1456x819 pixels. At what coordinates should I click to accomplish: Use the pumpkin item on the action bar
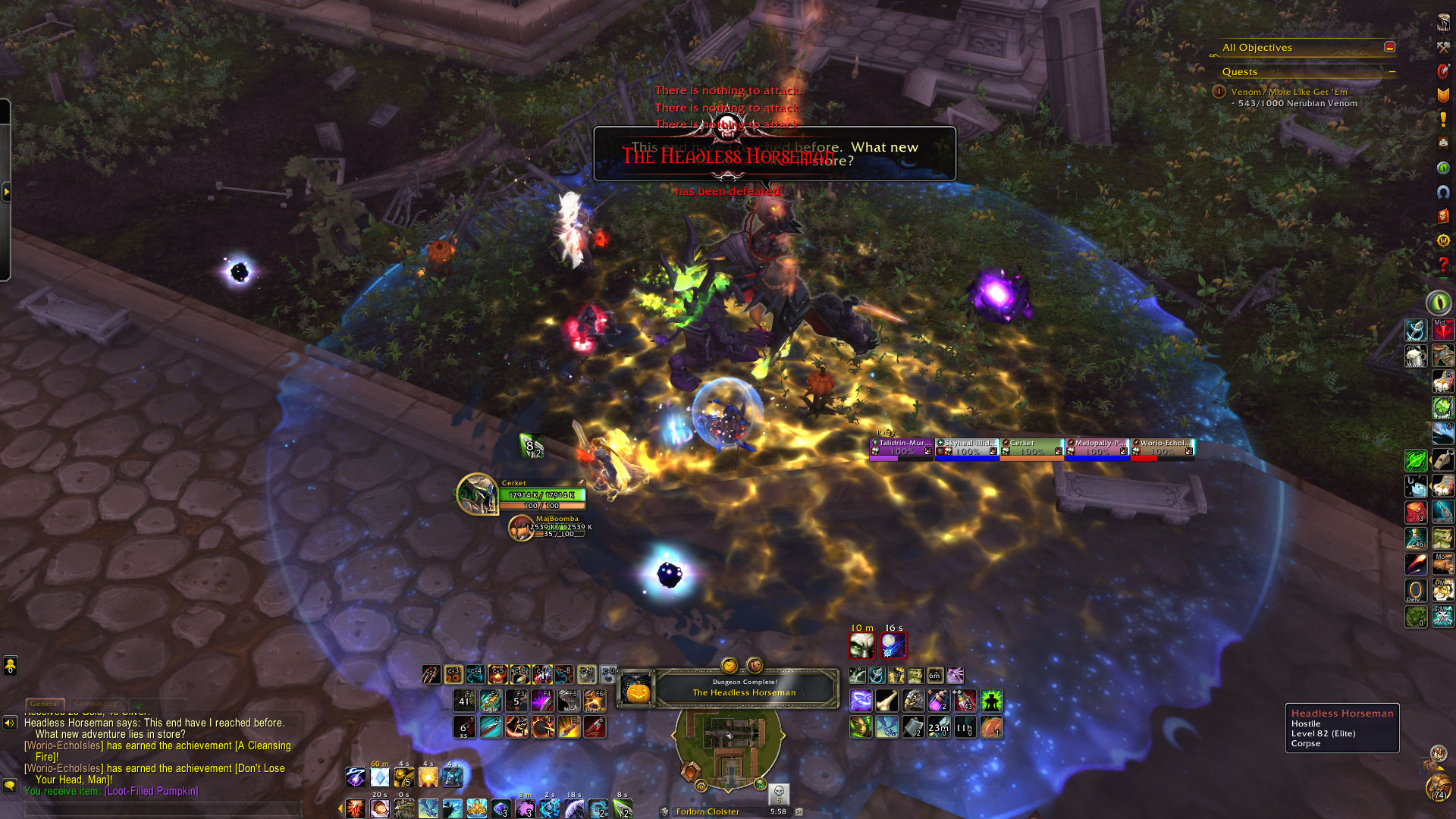991,727
